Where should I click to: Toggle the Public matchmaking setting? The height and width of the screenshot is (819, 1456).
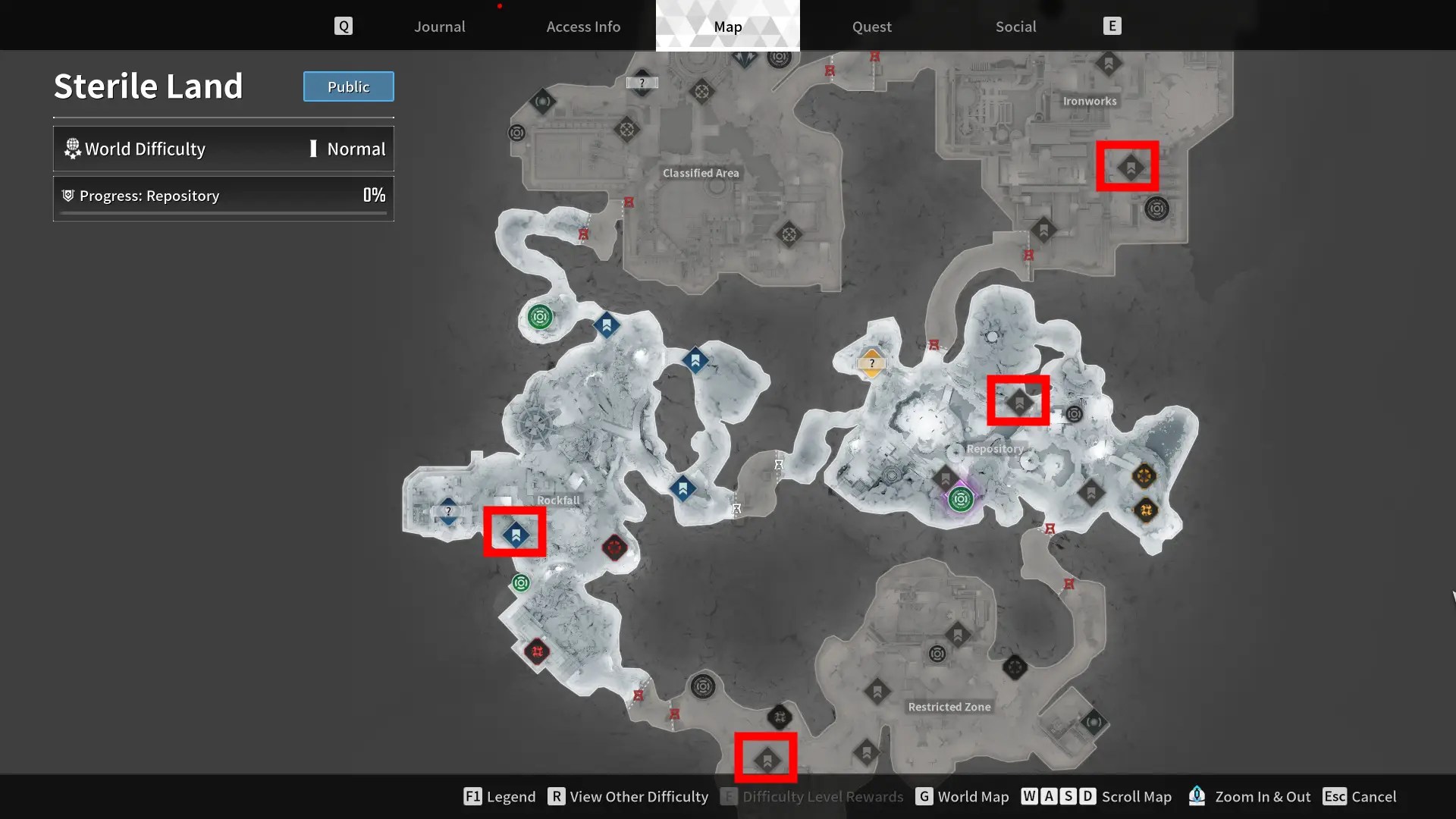pos(348,86)
